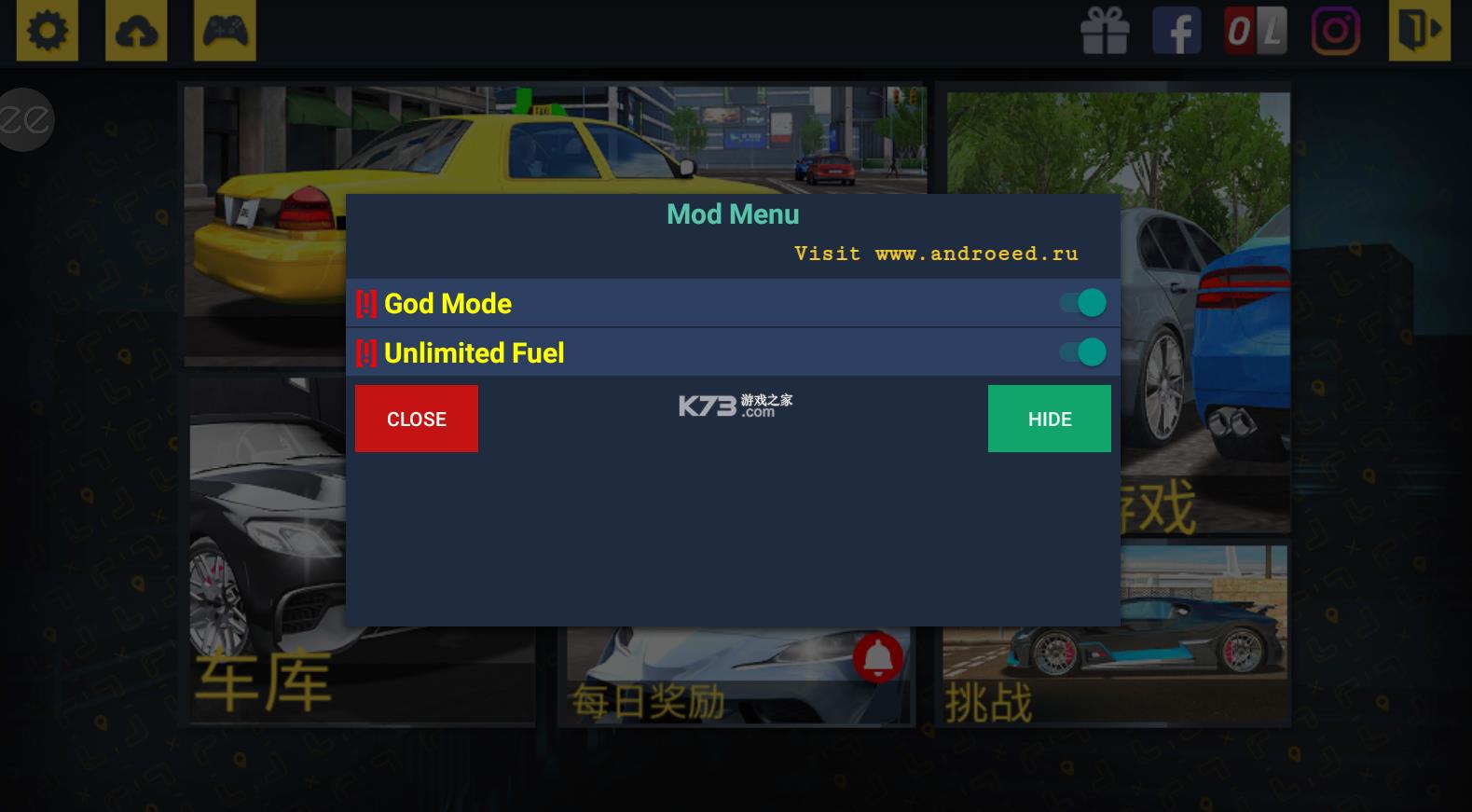Screen dimensions: 1472x812
Task: Click the gift rewards icon
Action: click(x=1106, y=31)
